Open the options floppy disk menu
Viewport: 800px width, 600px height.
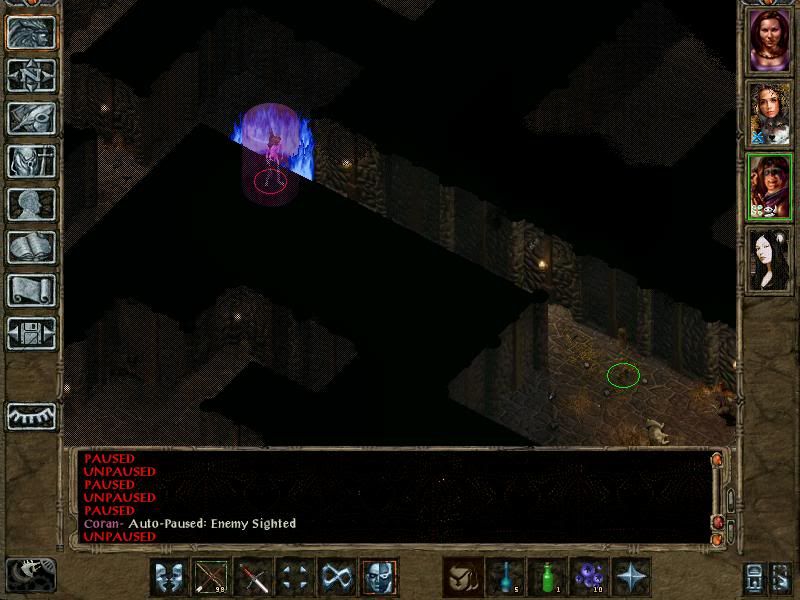pos(31,333)
